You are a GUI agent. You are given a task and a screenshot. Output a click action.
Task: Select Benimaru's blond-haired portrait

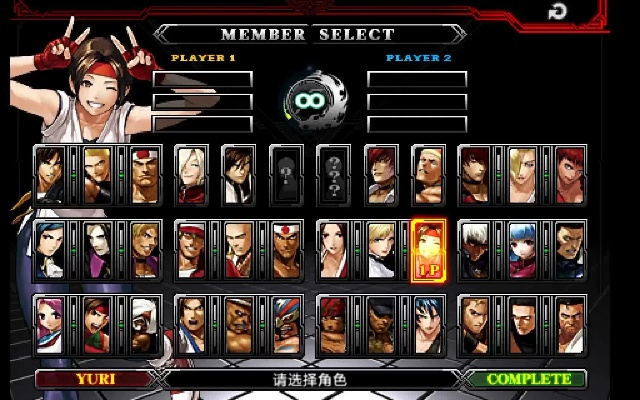pyautogui.click(x=98, y=174)
